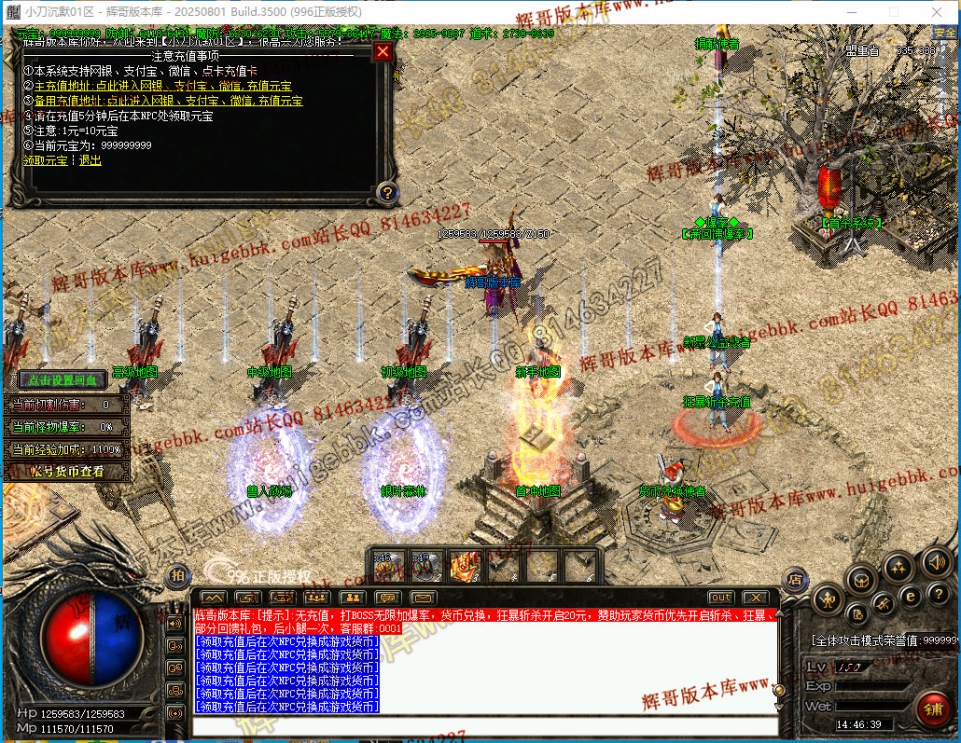Click the chat panel's out button
Image resolution: width=961 pixels, height=743 pixels.
point(720,598)
